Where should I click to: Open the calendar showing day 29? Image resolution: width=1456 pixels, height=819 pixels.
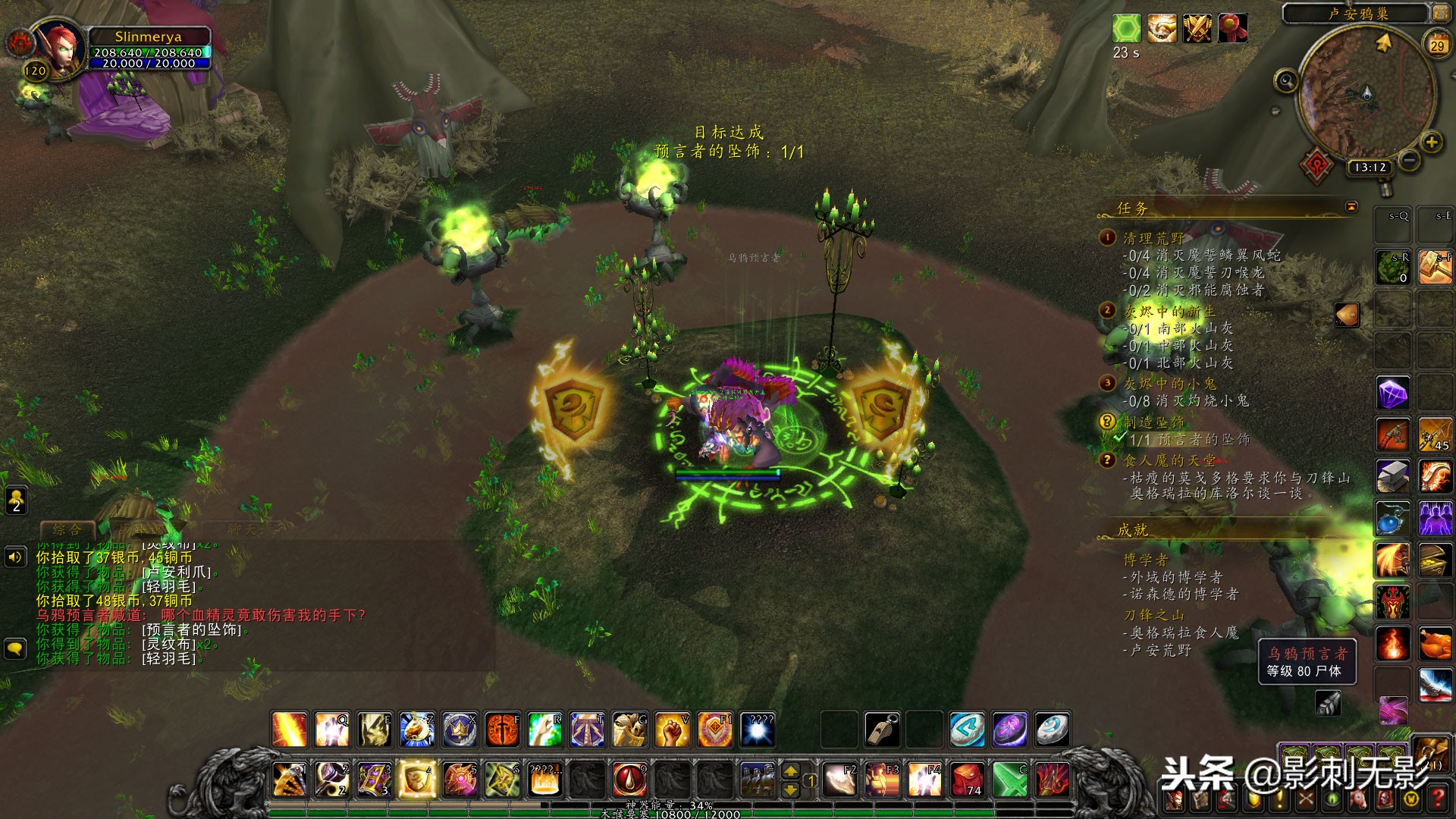[x=1437, y=45]
